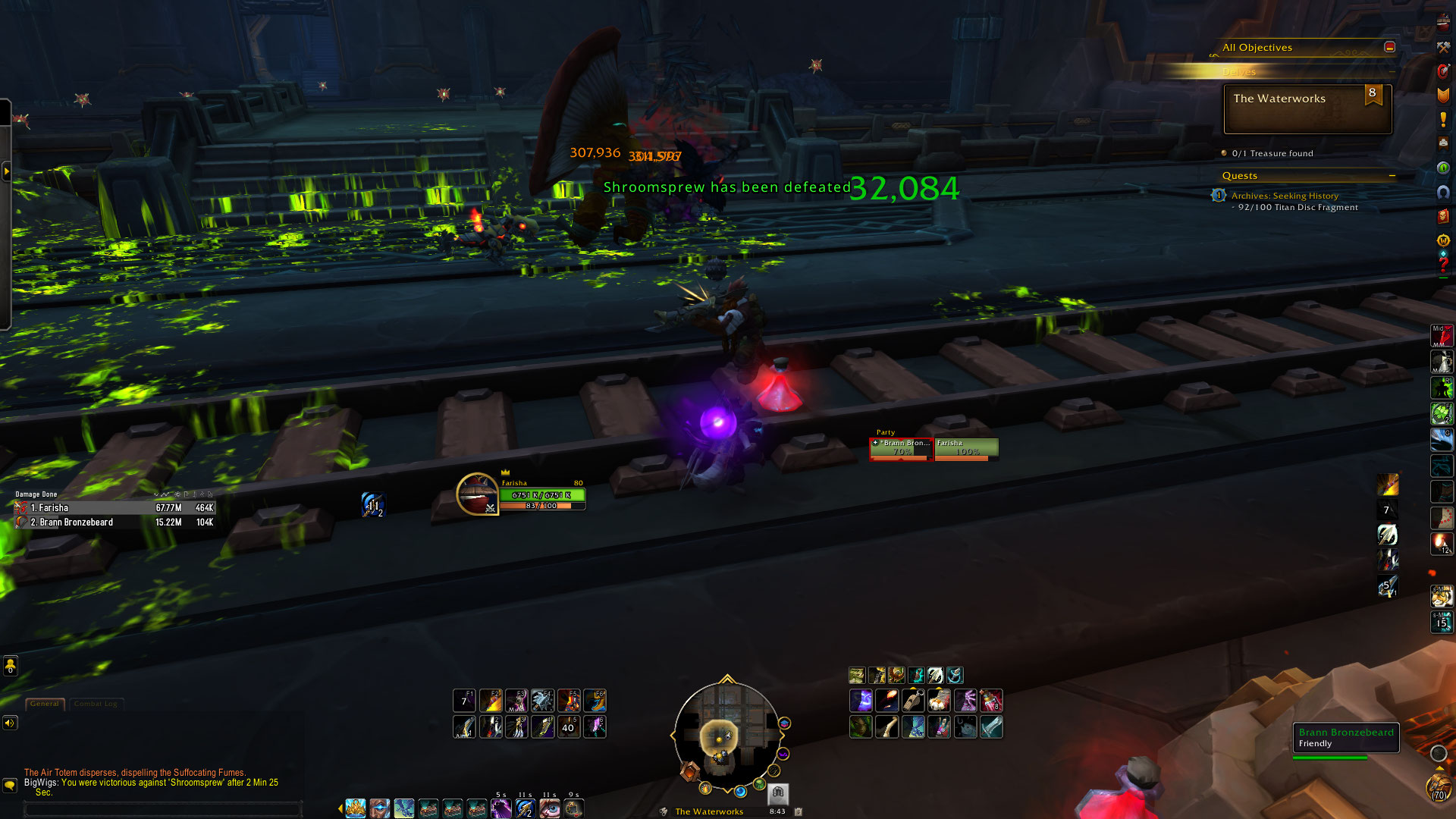Click the red question mark help icon

(x=1443, y=265)
